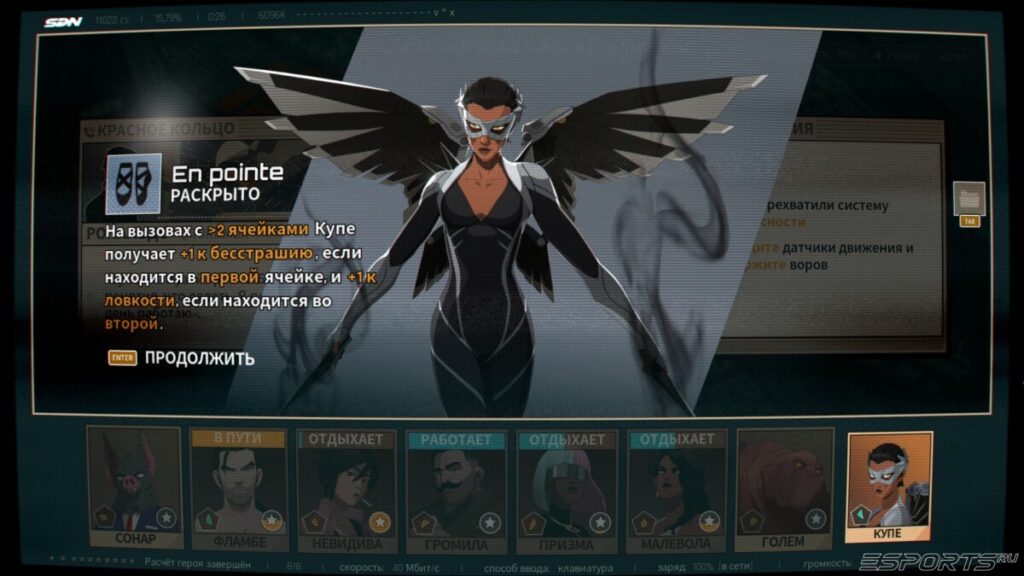Select the Сонар hero card

(133, 488)
